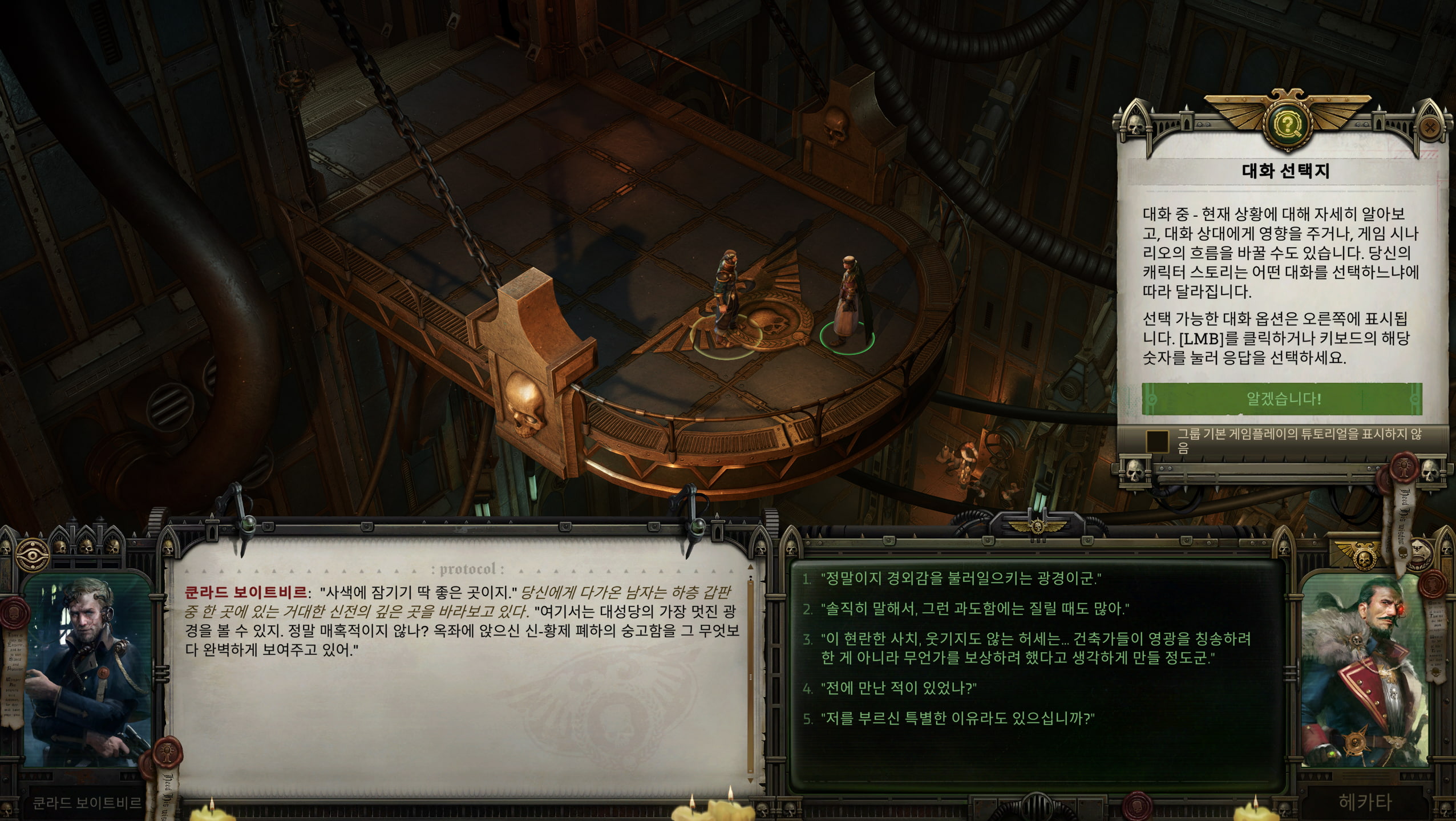Select reply 2 starting with 솔직히 말해서

pyautogui.click(x=972, y=609)
